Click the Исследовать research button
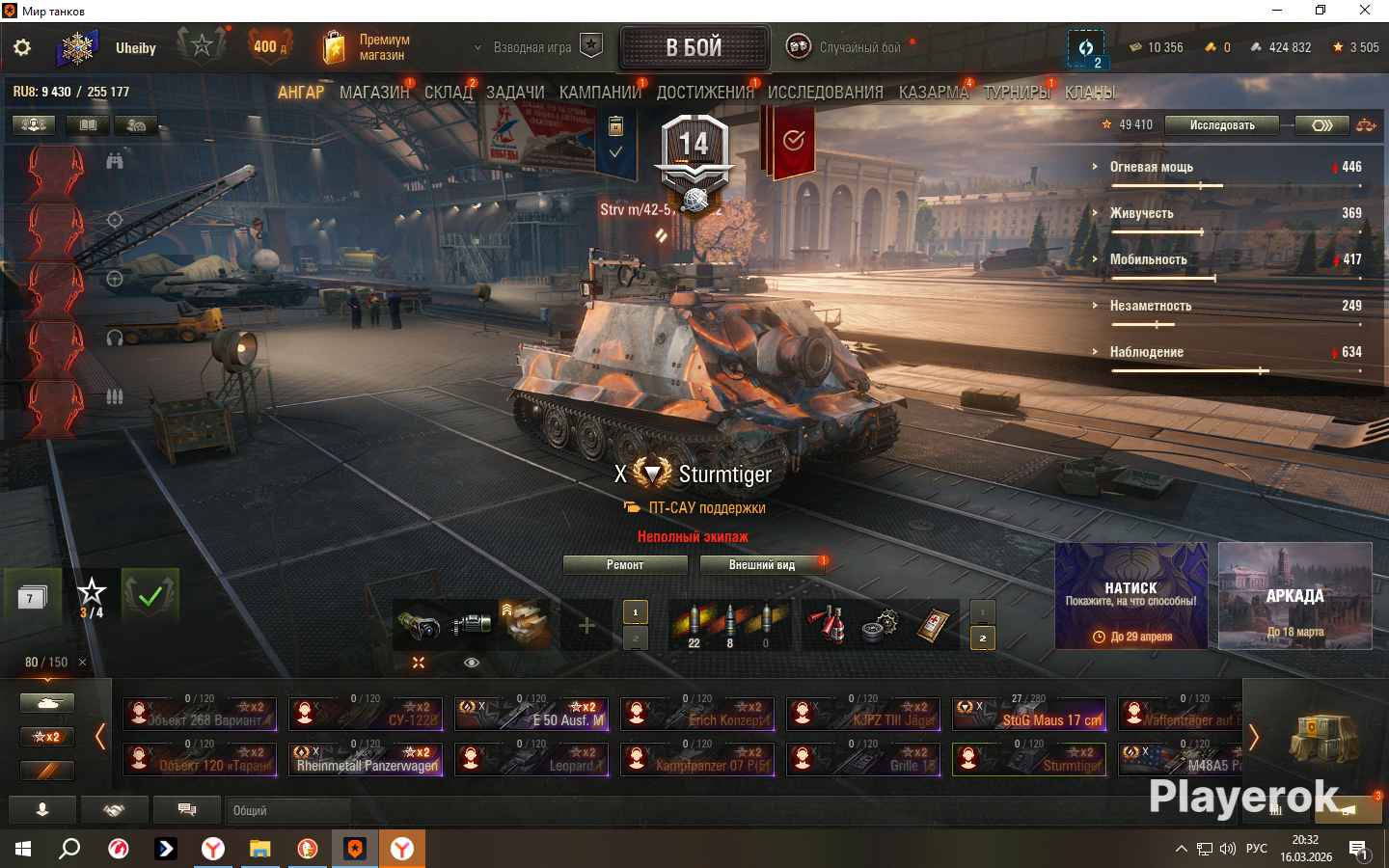Screen dimensions: 1389x868 (1221, 125)
